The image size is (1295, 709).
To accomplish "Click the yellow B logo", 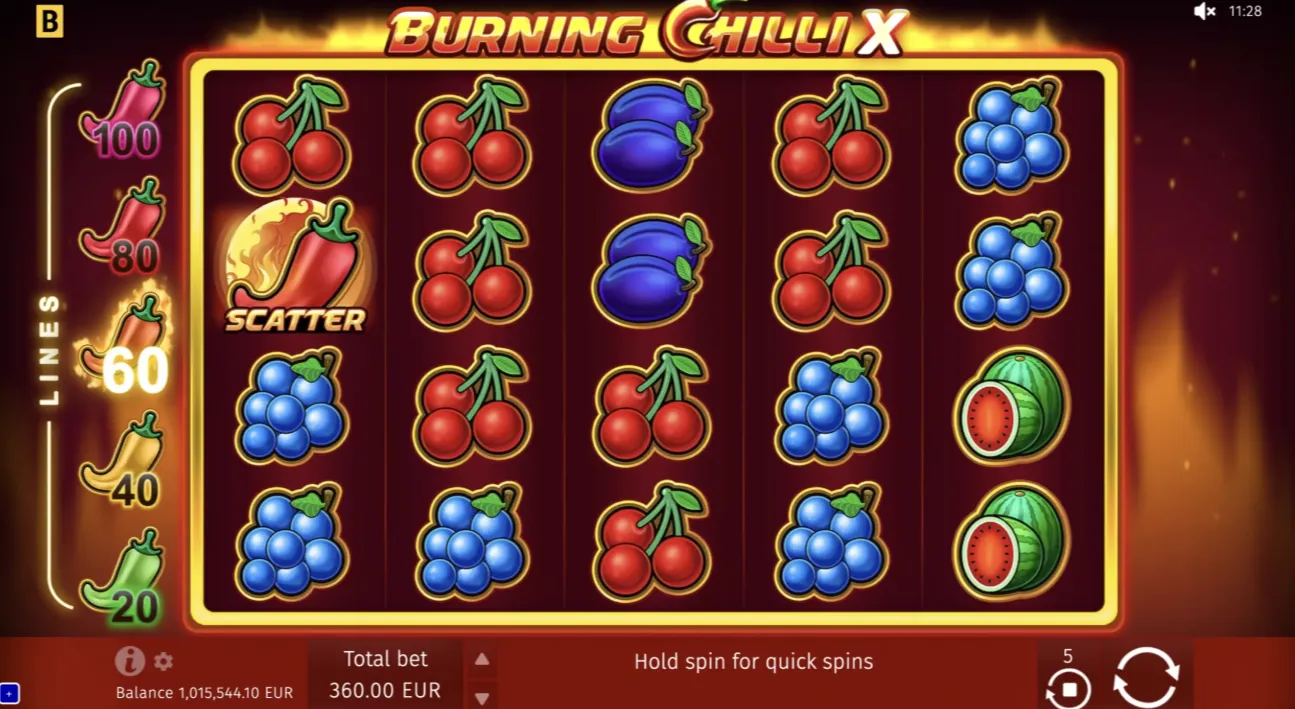I will coord(49,22).
